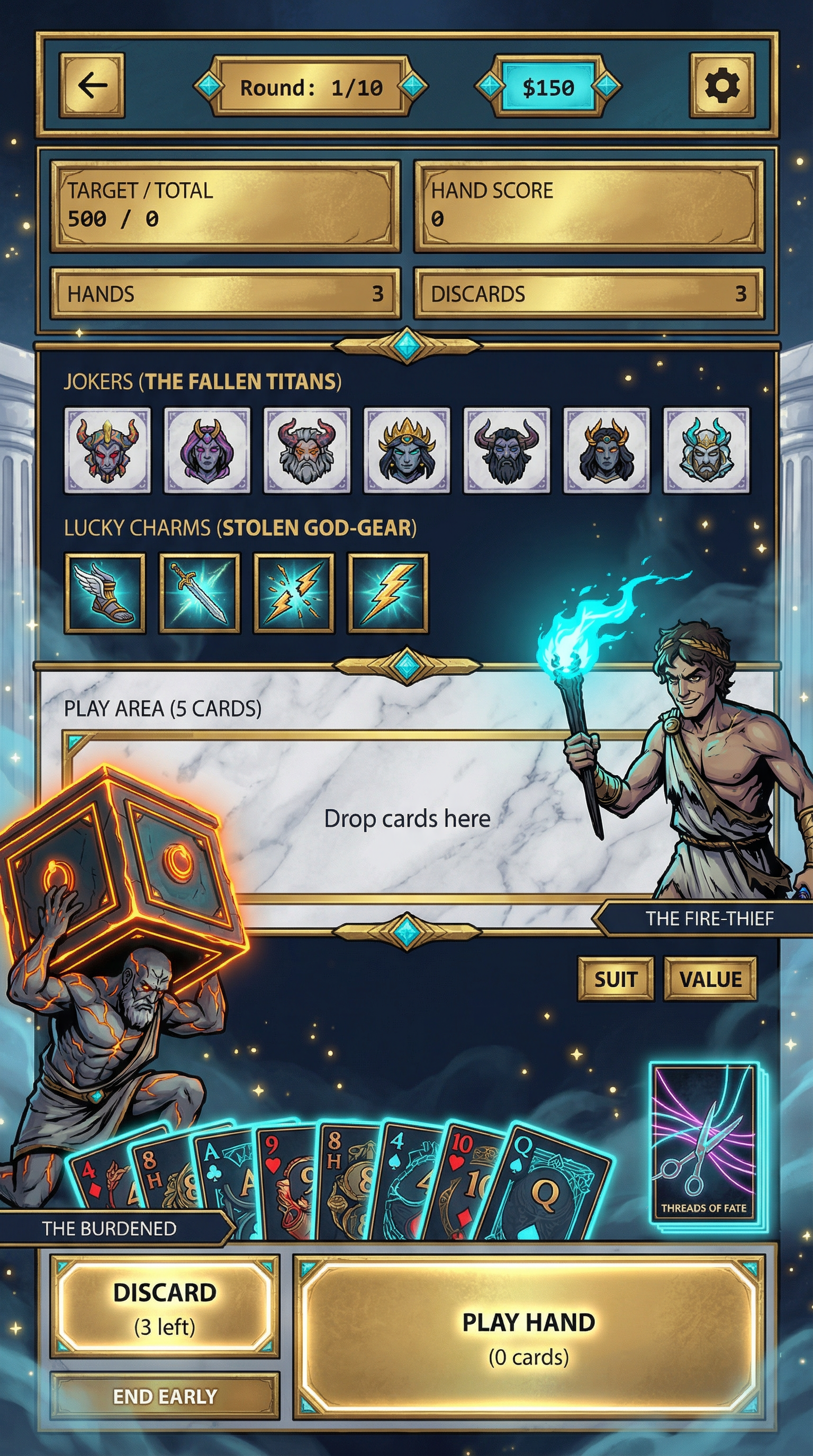Screen dimensions: 813x1456
Task: Select the gold-crowned titan joker
Action: [x=406, y=450]
